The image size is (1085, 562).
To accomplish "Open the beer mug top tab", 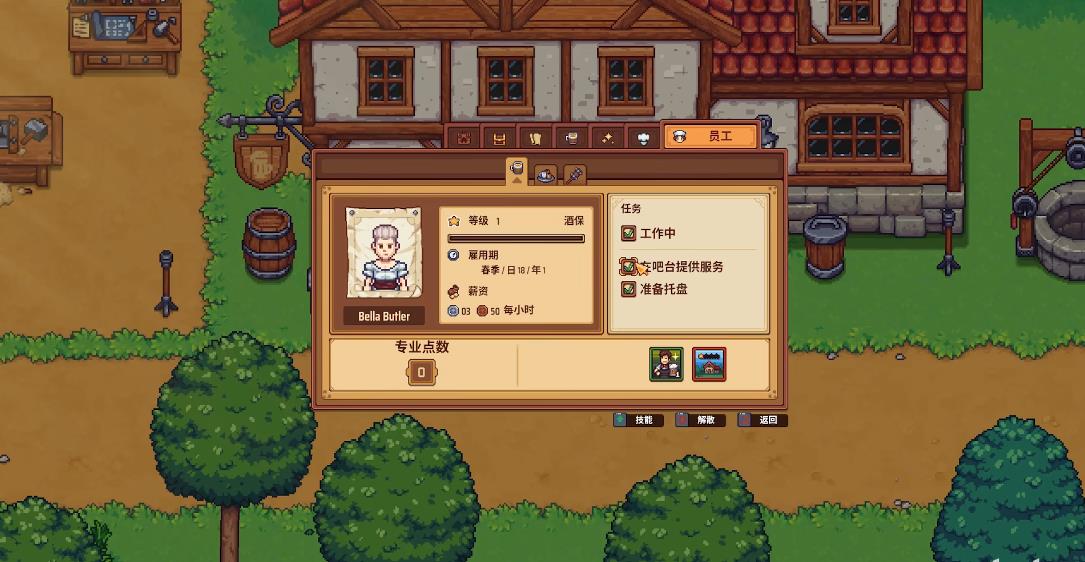I will click(x=571, y=137).
